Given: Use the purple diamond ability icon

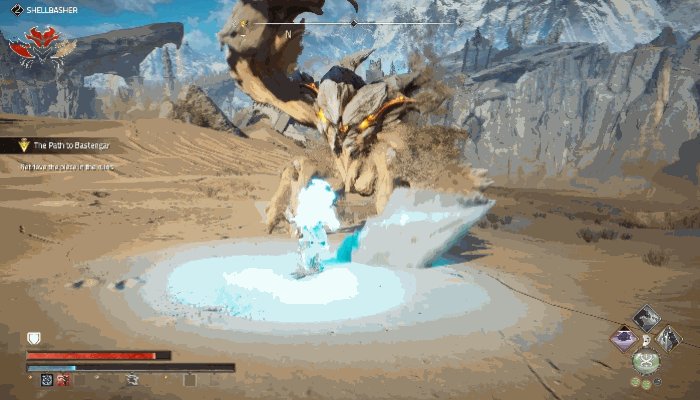Looking at the screenshot, I should (625, 338).
